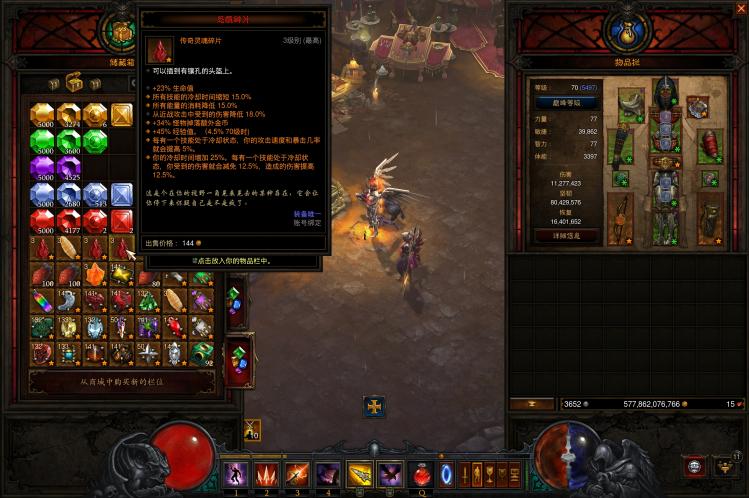Activate the yellow arrow skill
The image size is (749, 498).
(x=359, y=473)
